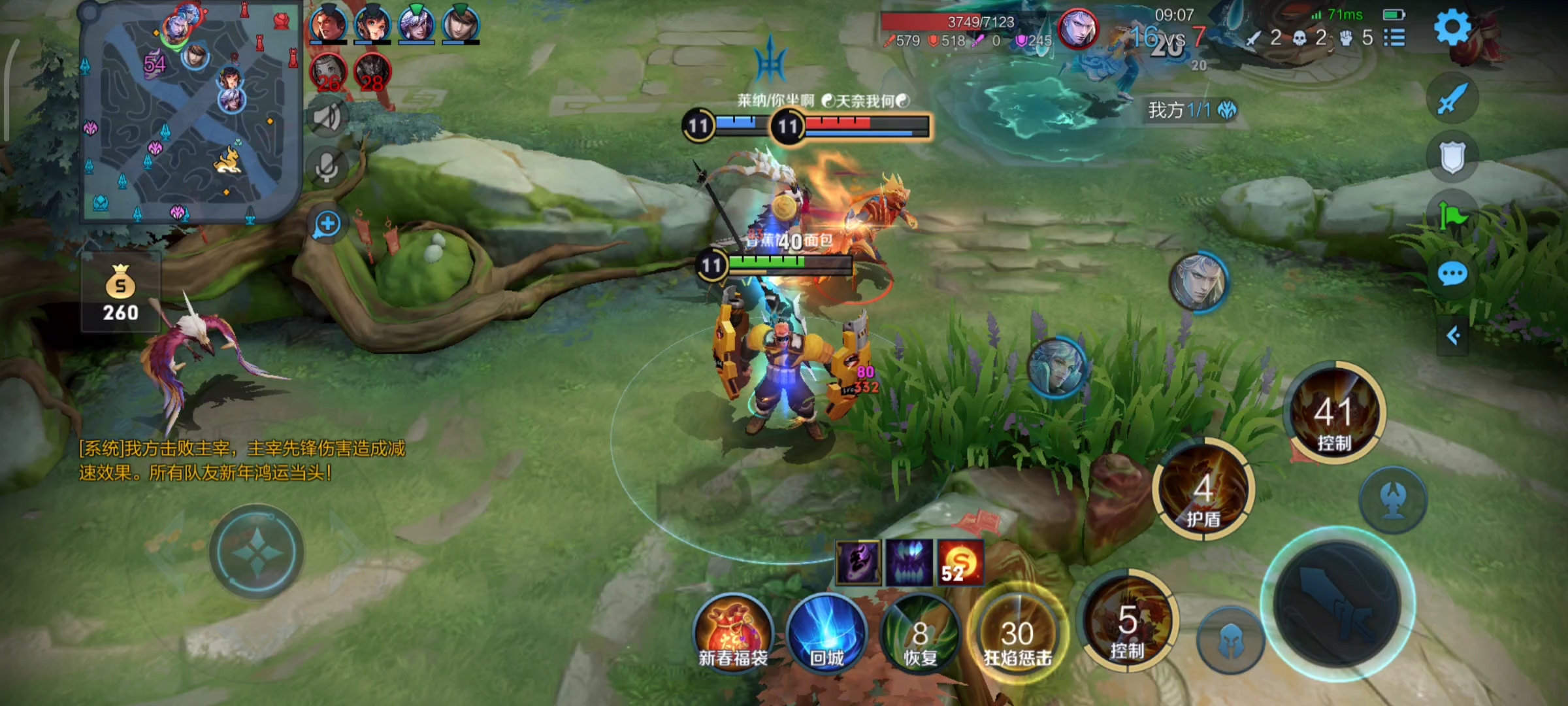Viewport: 1568px width, 706px height.
Task: Collapse the side panel arrow
Action: [x=1453, y=336]
